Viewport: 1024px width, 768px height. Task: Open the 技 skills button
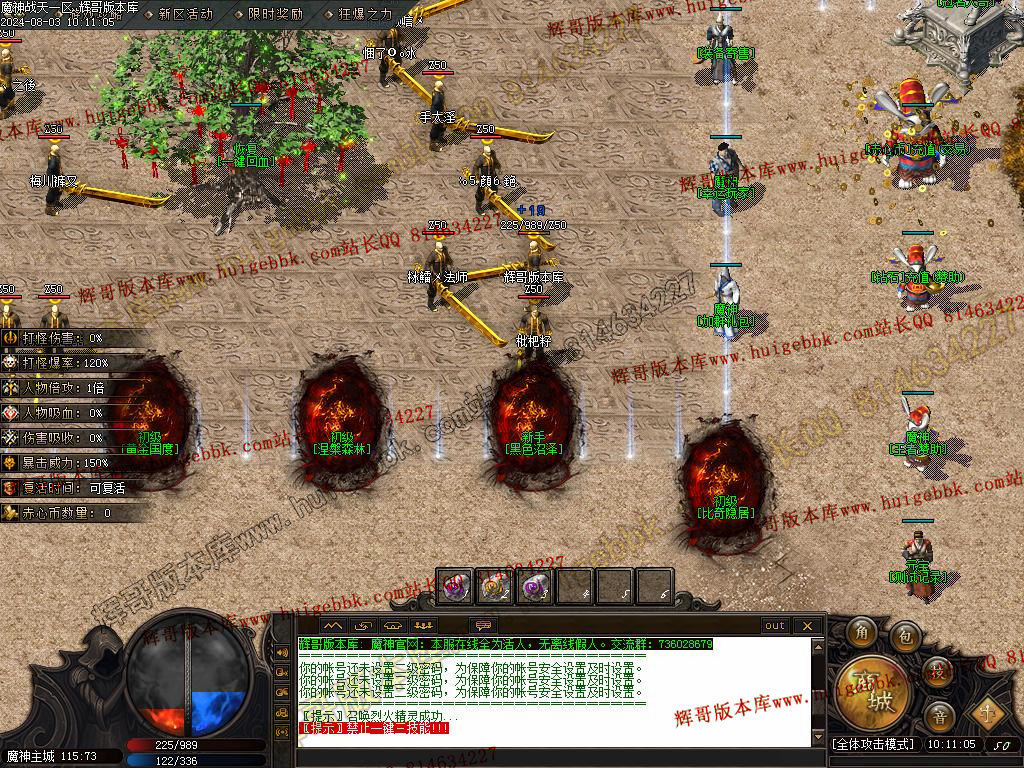click(937, 670)
